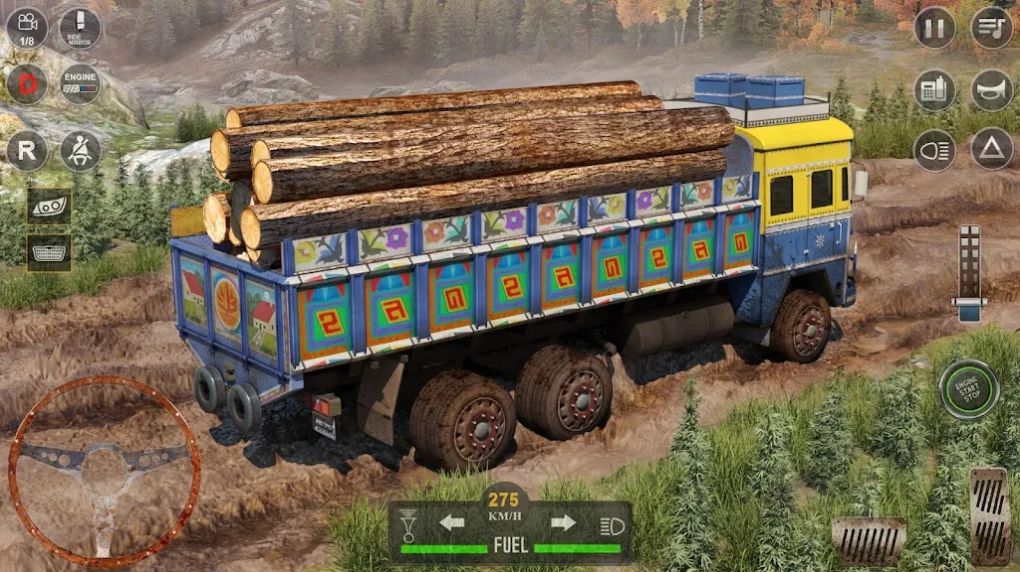Shift into reverse with the R button
Image resolution: width=1020 pixels, height=572 pixels.
27,150
